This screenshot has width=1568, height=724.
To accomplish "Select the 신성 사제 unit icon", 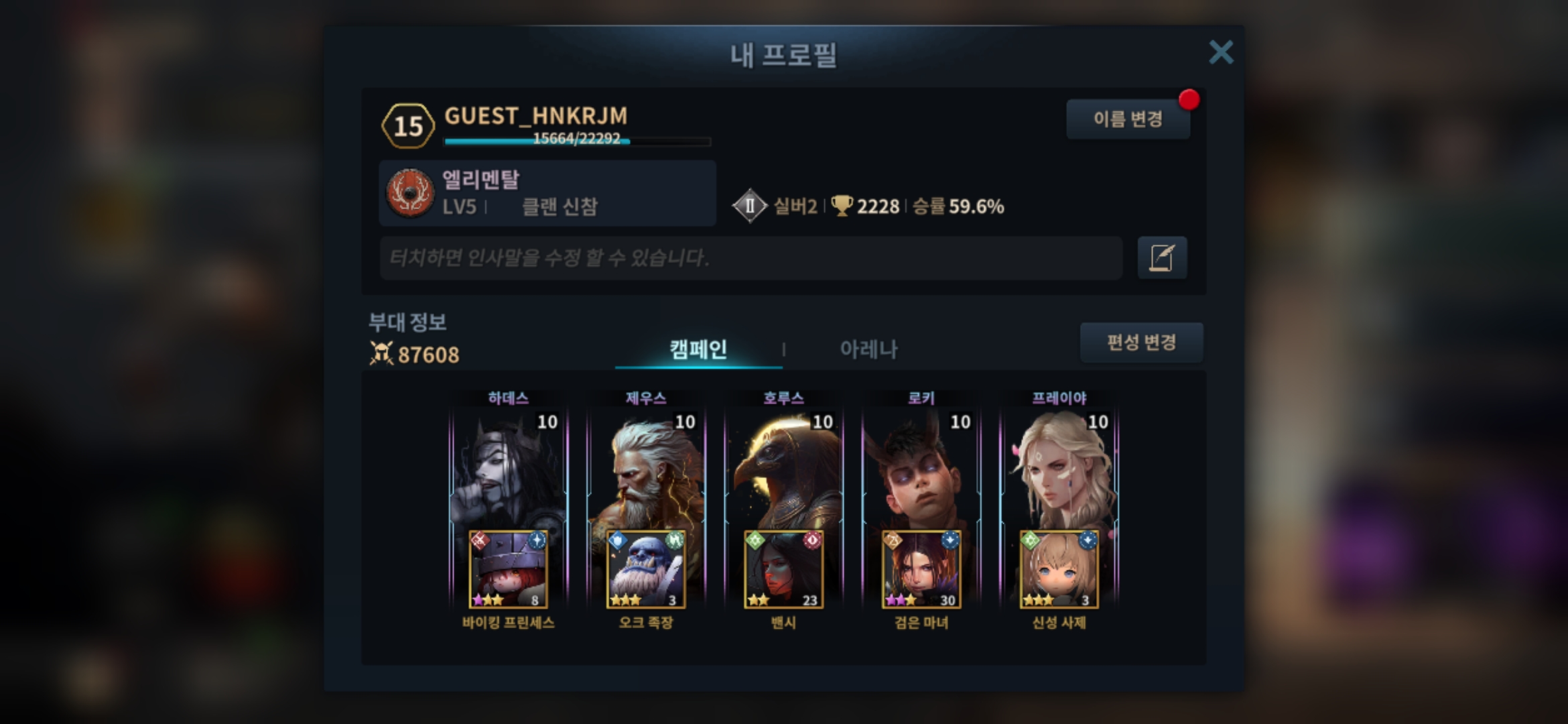I will (x=1059, y=570).
